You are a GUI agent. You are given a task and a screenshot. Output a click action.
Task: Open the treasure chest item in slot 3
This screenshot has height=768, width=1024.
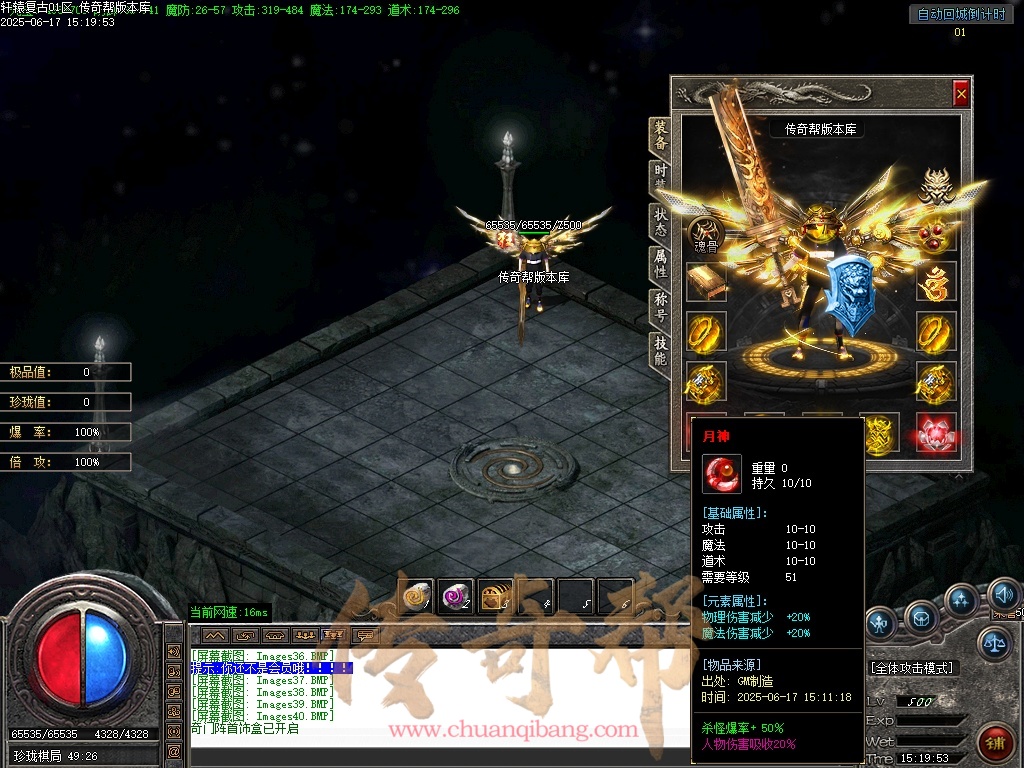(495, 597)
